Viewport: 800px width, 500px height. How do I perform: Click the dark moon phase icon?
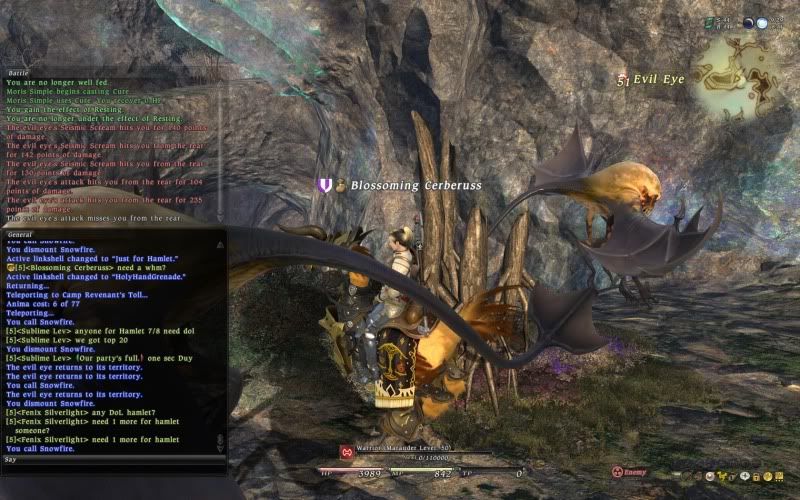pyautogui.click(x=750, y=23)
